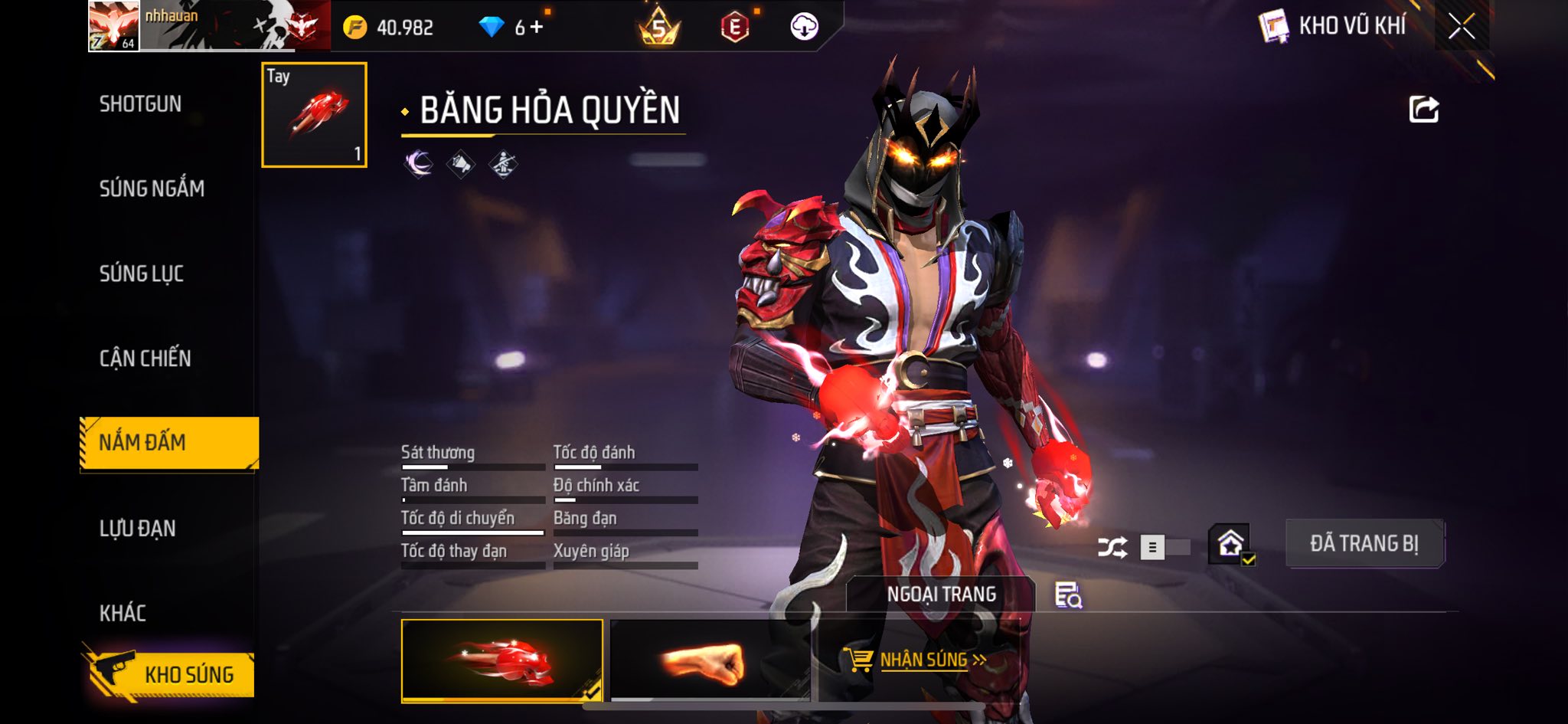
Task: Select the red Băng Hỏa Quyền fist skin
Action: (501, 660)
